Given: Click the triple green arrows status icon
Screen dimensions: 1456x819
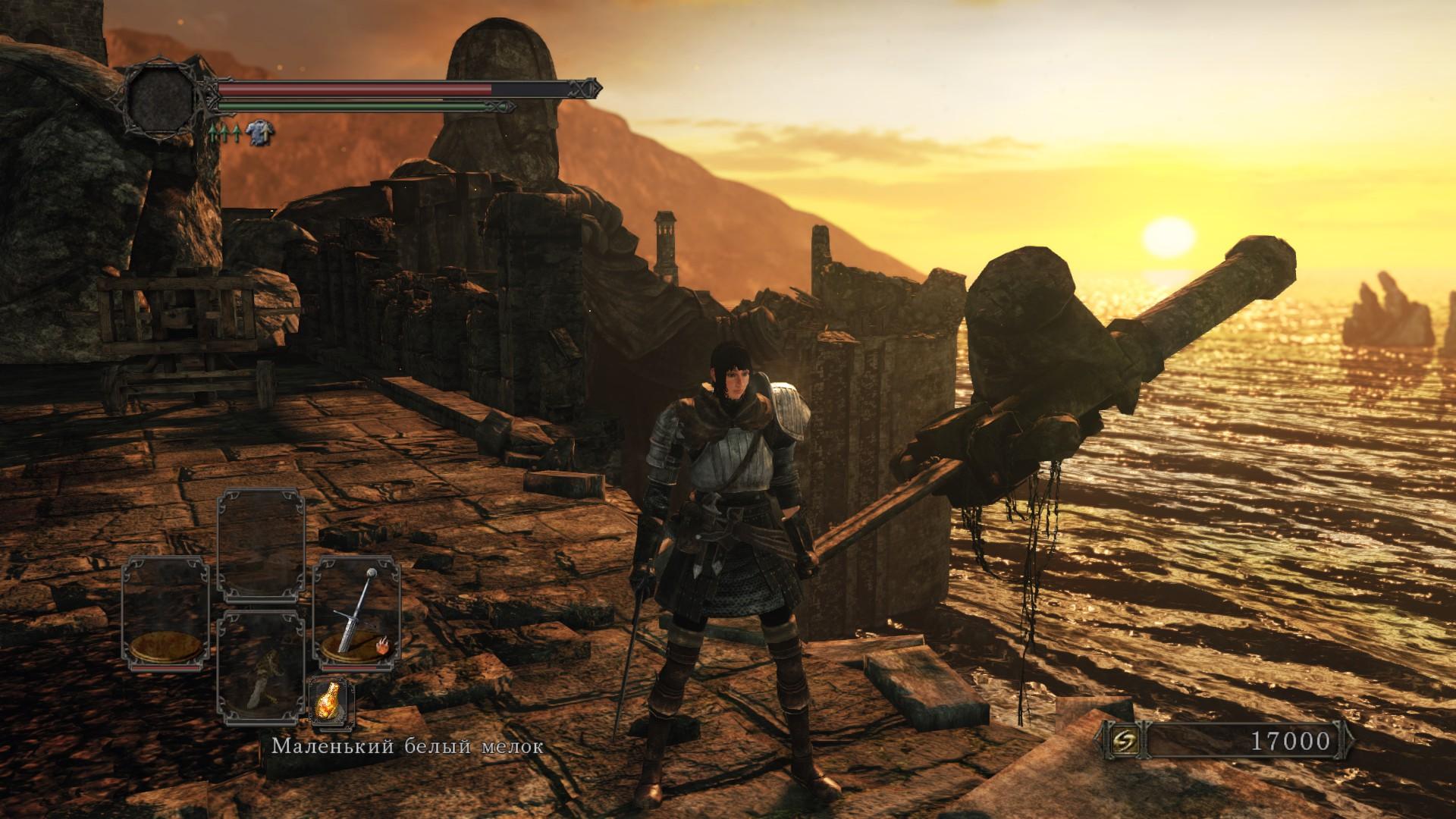Looking at the screenshot, I should click(x=224, y=134).
